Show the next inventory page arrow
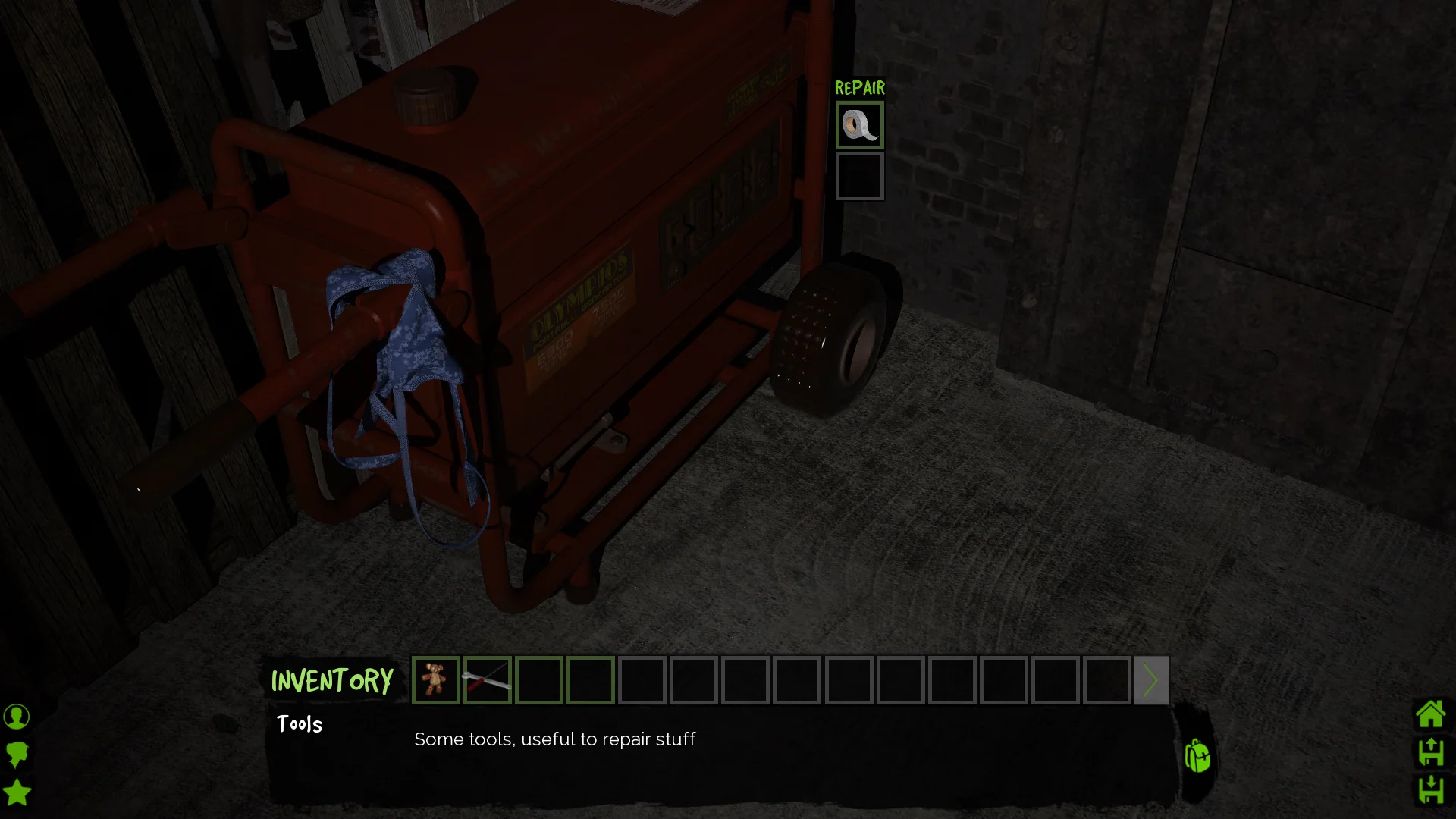1456x819 pixels. click(x=1150, y=680)
